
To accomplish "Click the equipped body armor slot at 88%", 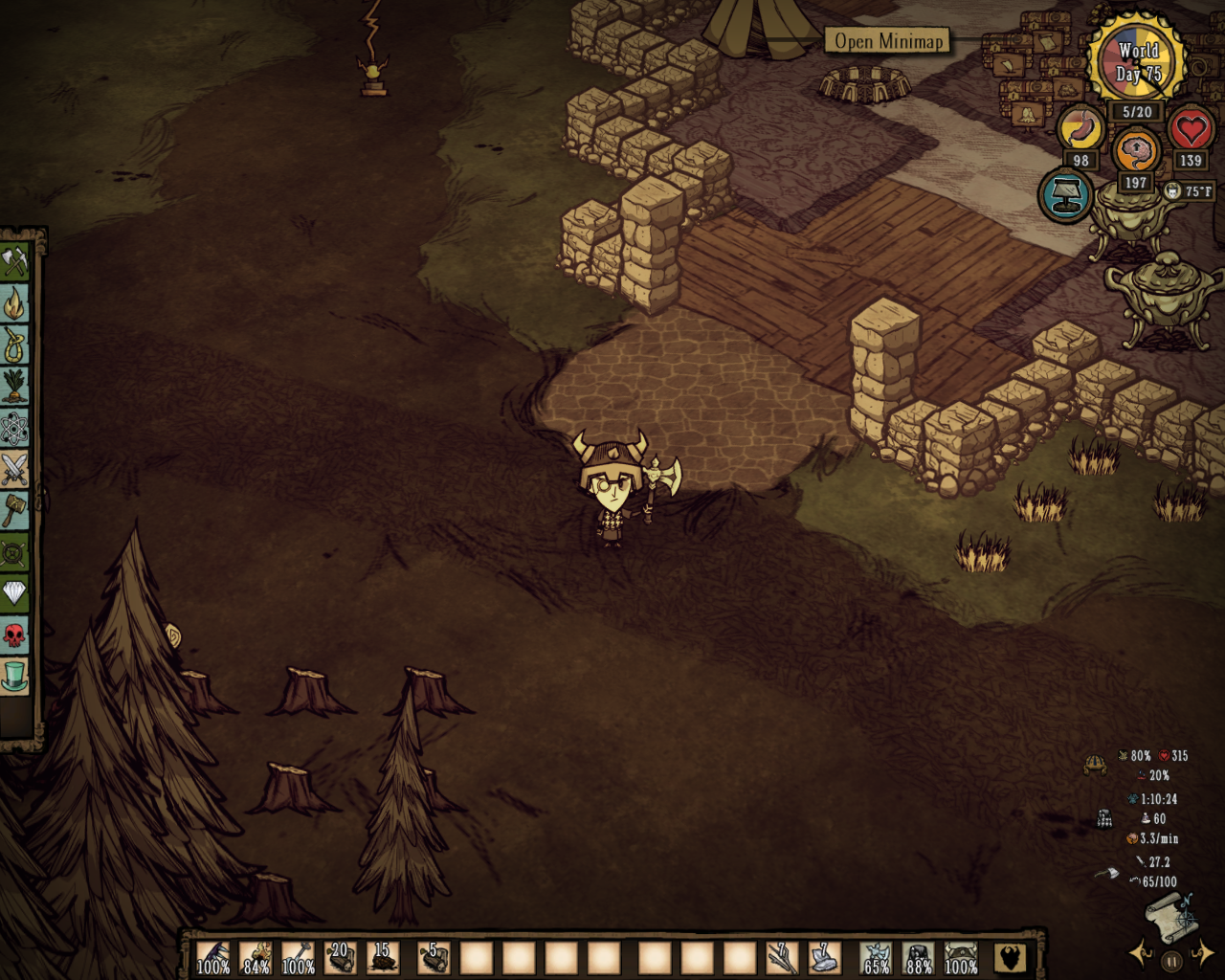I will pyautogui.click(x=918, y=957).
